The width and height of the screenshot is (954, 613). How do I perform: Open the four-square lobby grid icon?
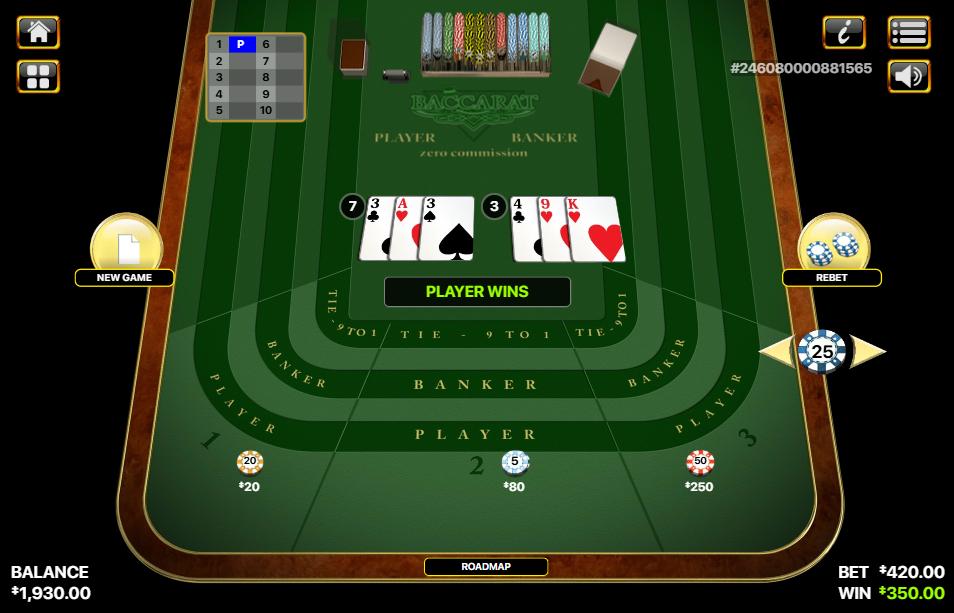38,76
